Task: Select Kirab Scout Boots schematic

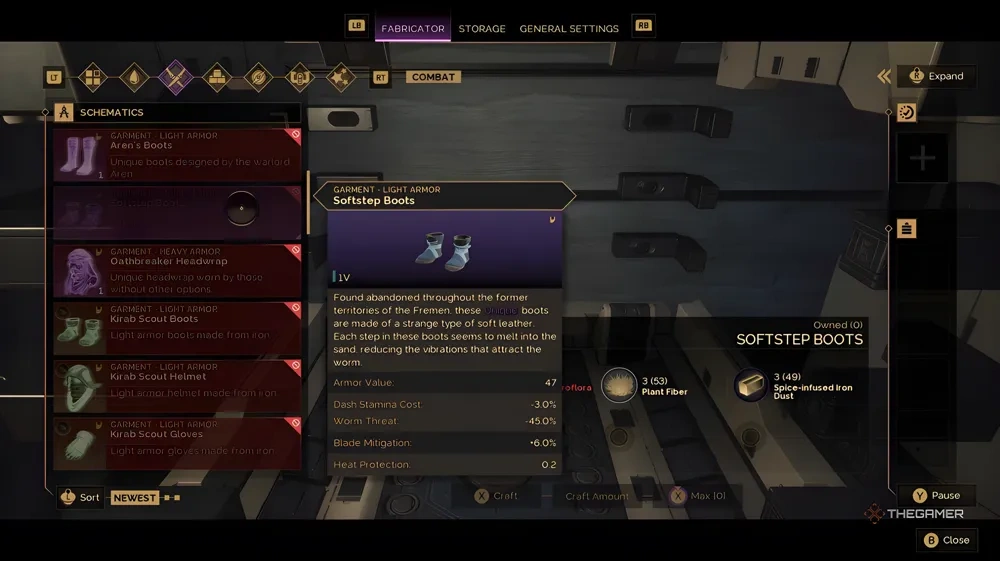Action: pos(176,328)
